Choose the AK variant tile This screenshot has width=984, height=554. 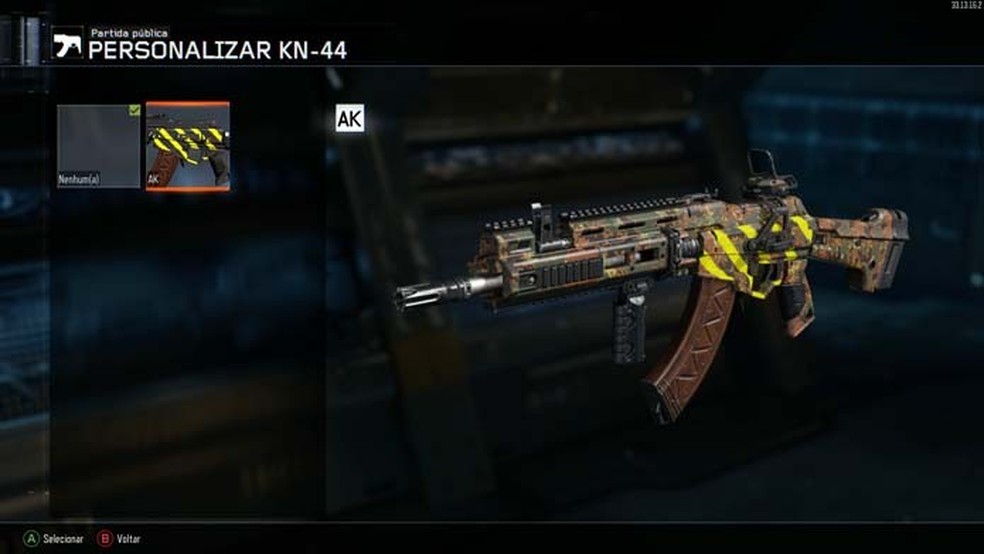pyautogui.click(x=188, y=146)
